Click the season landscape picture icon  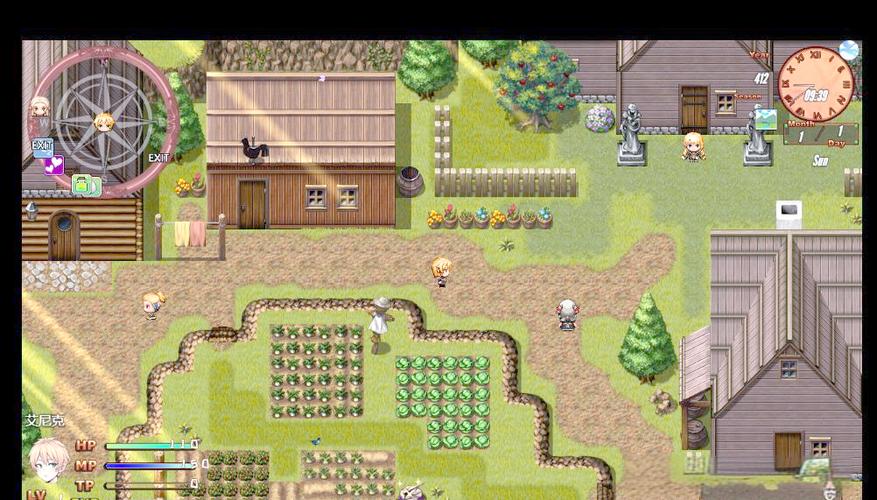pyautogui.click(x=765, y=119)
